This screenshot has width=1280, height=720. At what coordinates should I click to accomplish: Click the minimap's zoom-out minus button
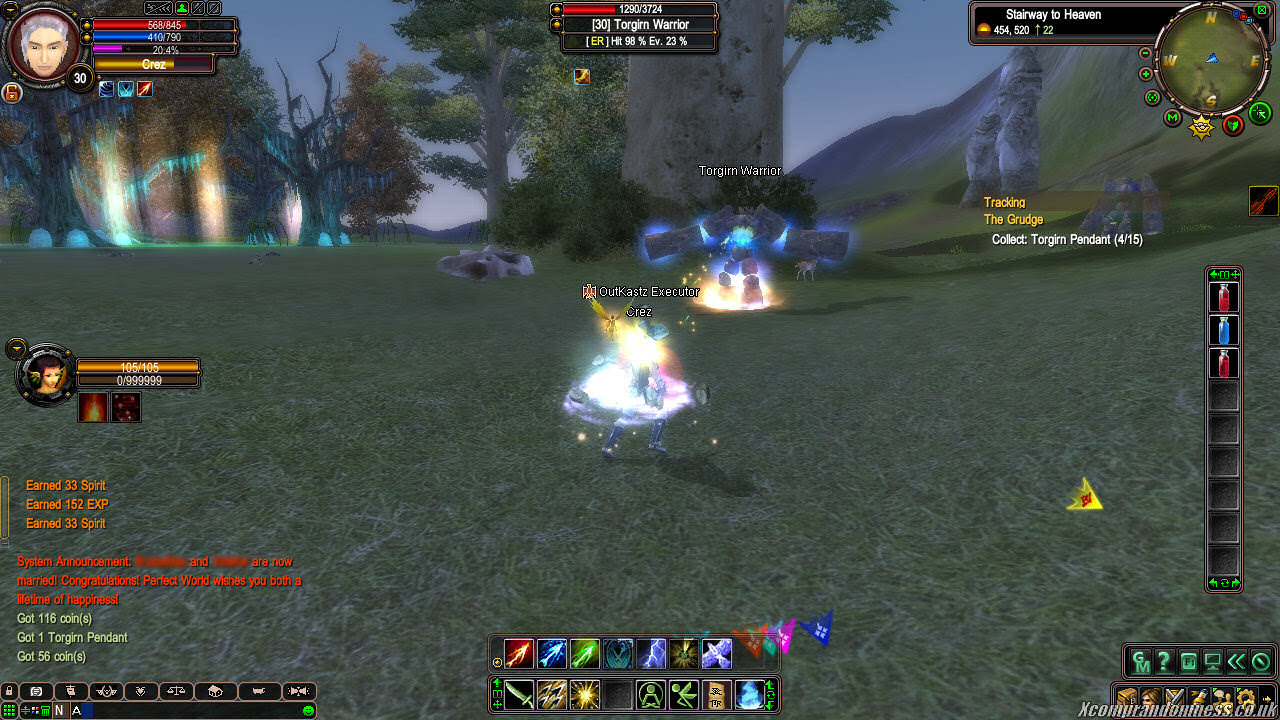(x=1145, y=53)
